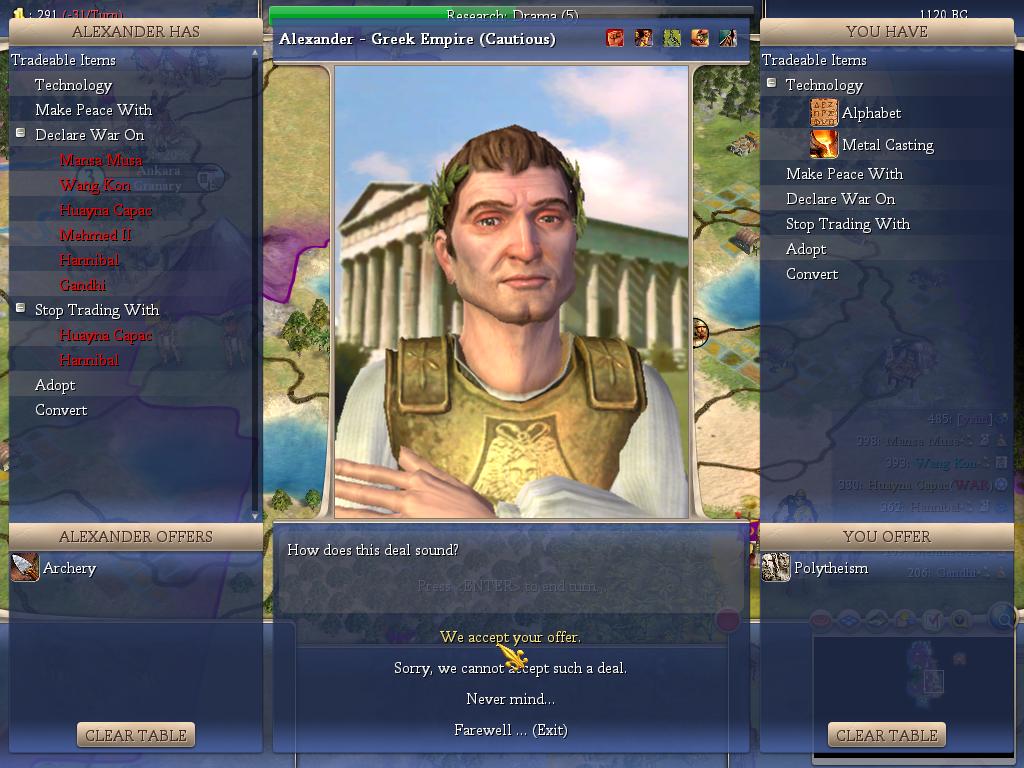This screenshot has width=1024, height=768.
Task: Select your Convert trade item
Action: 811,274
